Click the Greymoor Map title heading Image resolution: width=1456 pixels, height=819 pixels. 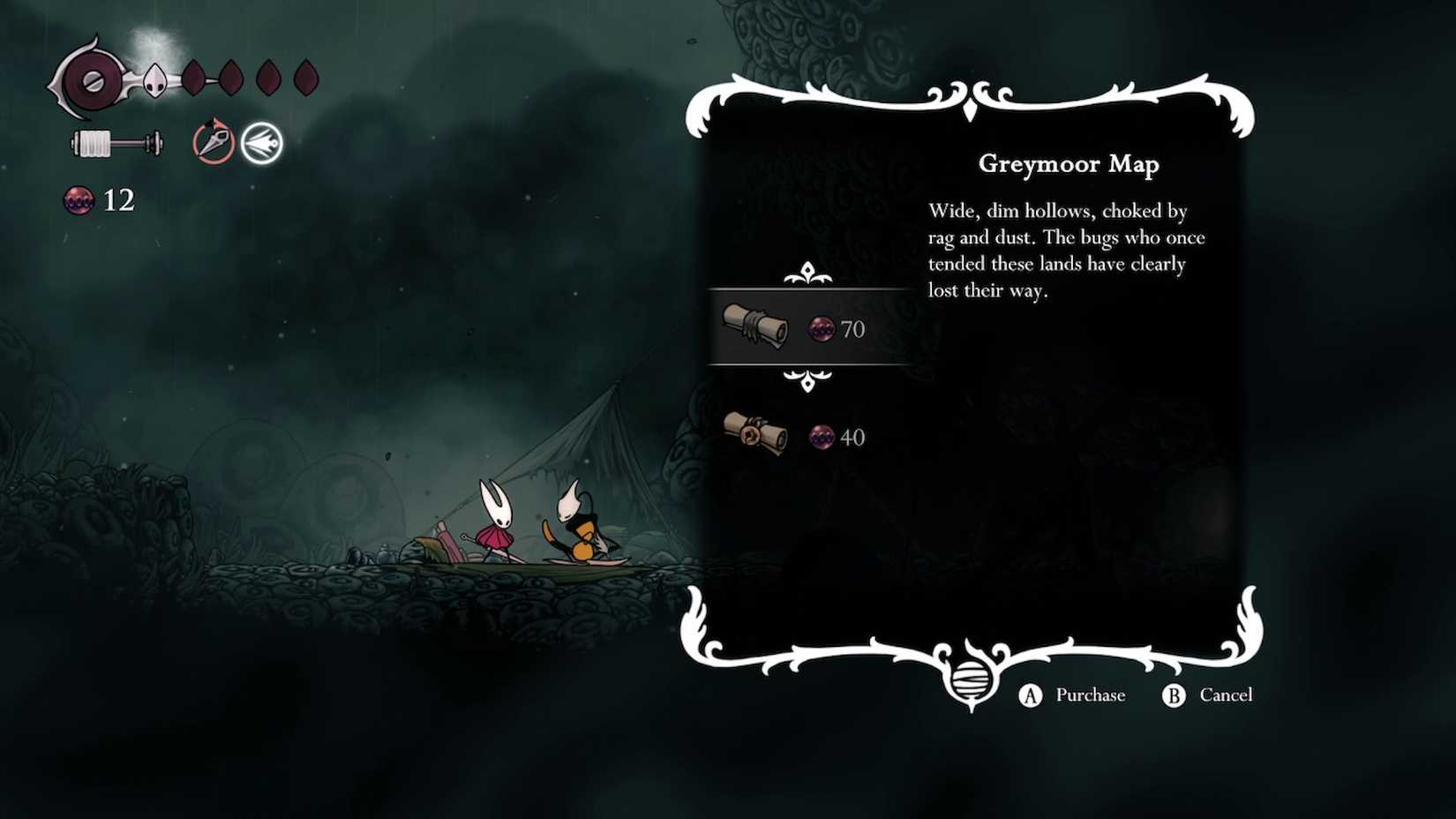coord(1068,164)
